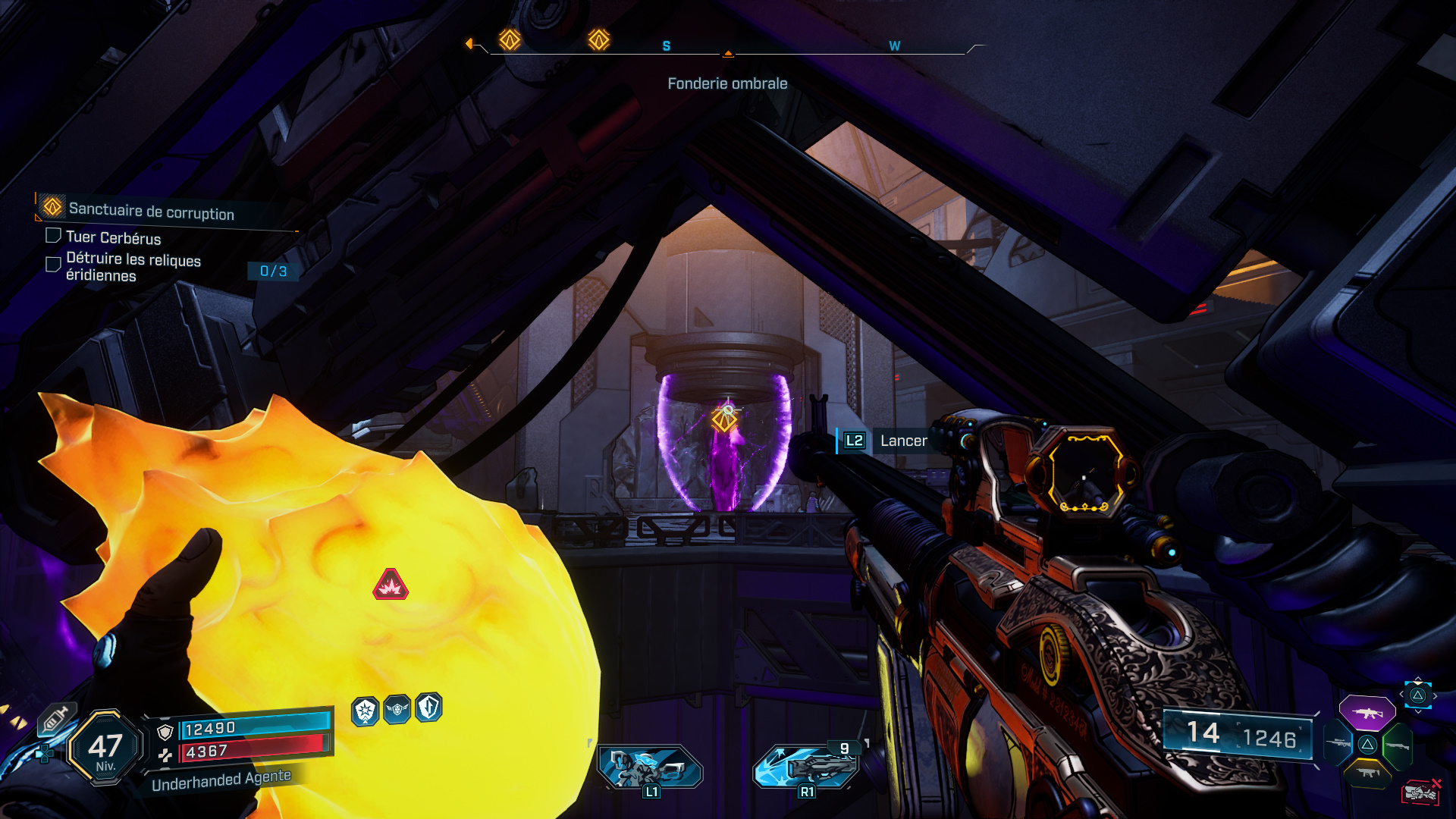Image resolution: width=1456 pixels, height=819 pixels.
Task: Activate the action skill icon
Action: pos(651,767)
